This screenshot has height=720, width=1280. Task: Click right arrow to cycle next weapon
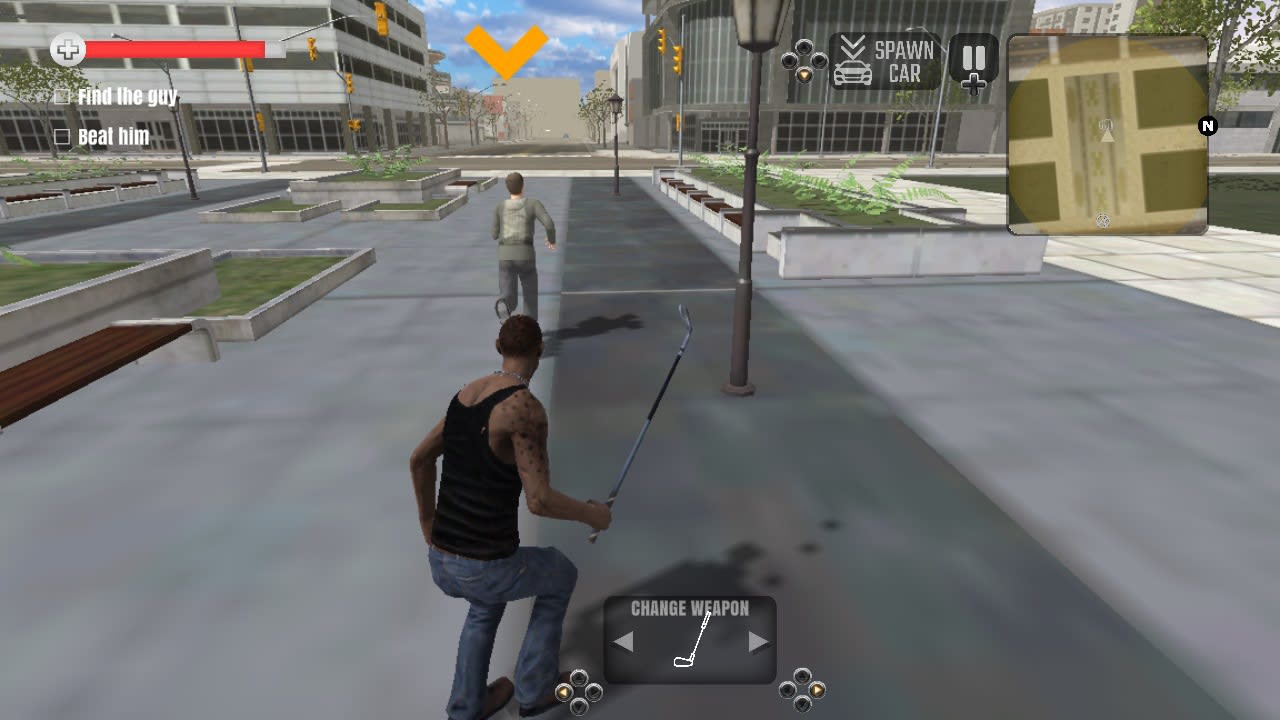tap(757, 639)
